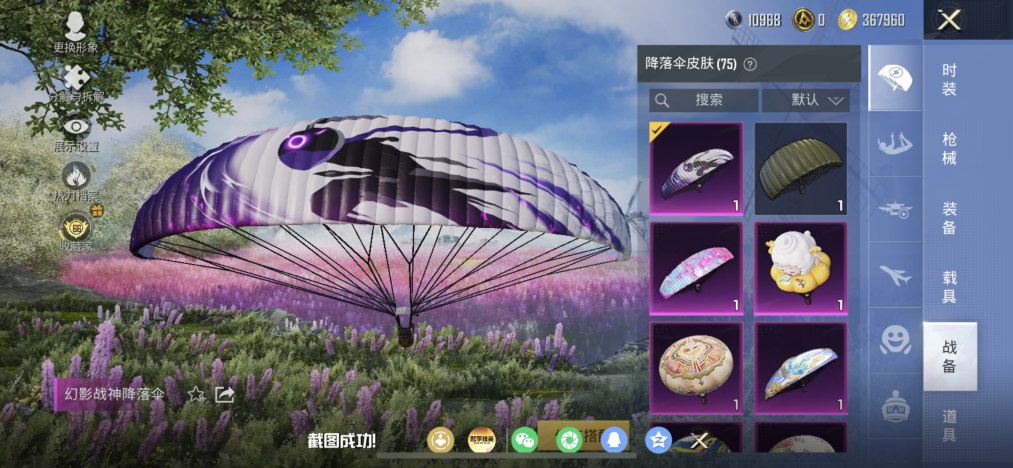1013x468 pixels.
Task: Close the inventory screen with the X
Action: 950,19
